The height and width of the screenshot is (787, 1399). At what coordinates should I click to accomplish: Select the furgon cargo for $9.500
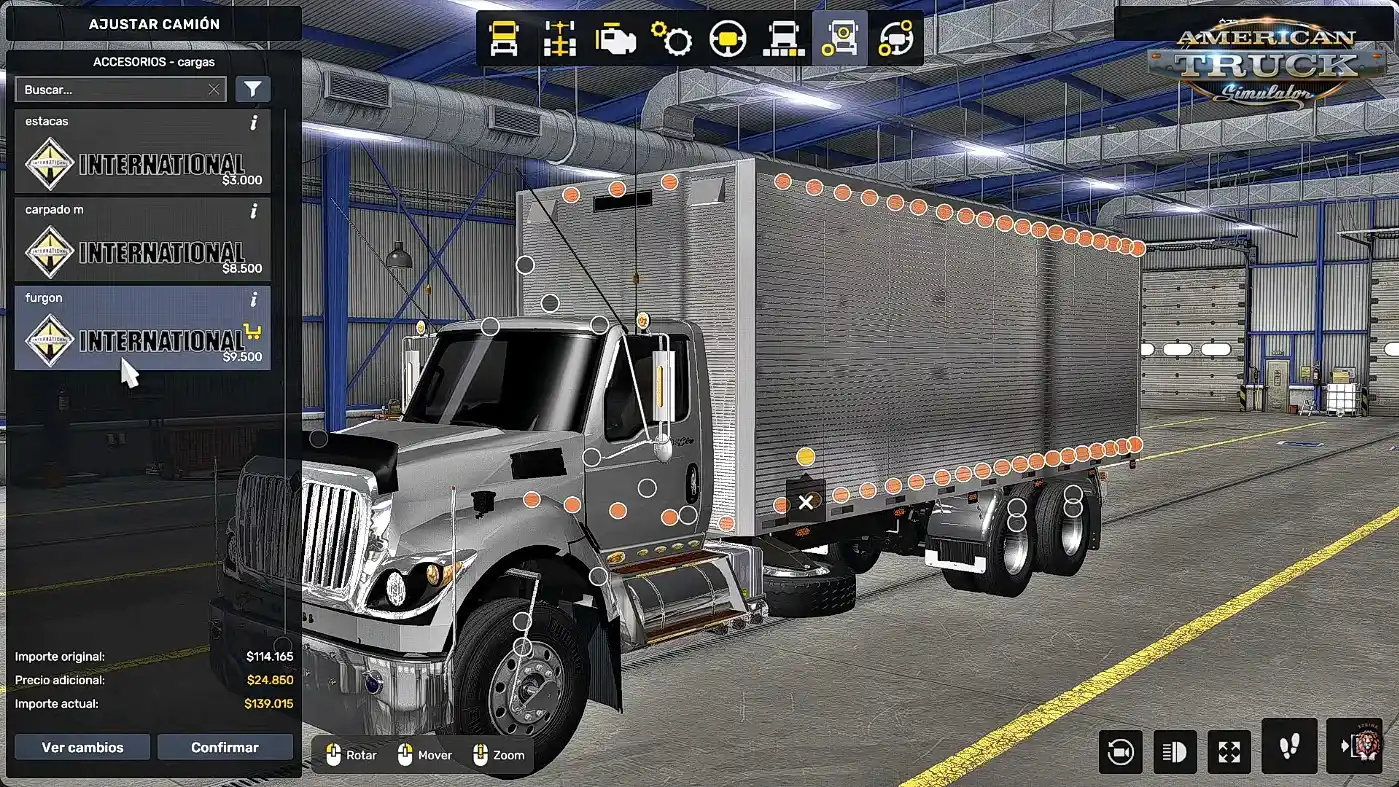pos(142,328)
